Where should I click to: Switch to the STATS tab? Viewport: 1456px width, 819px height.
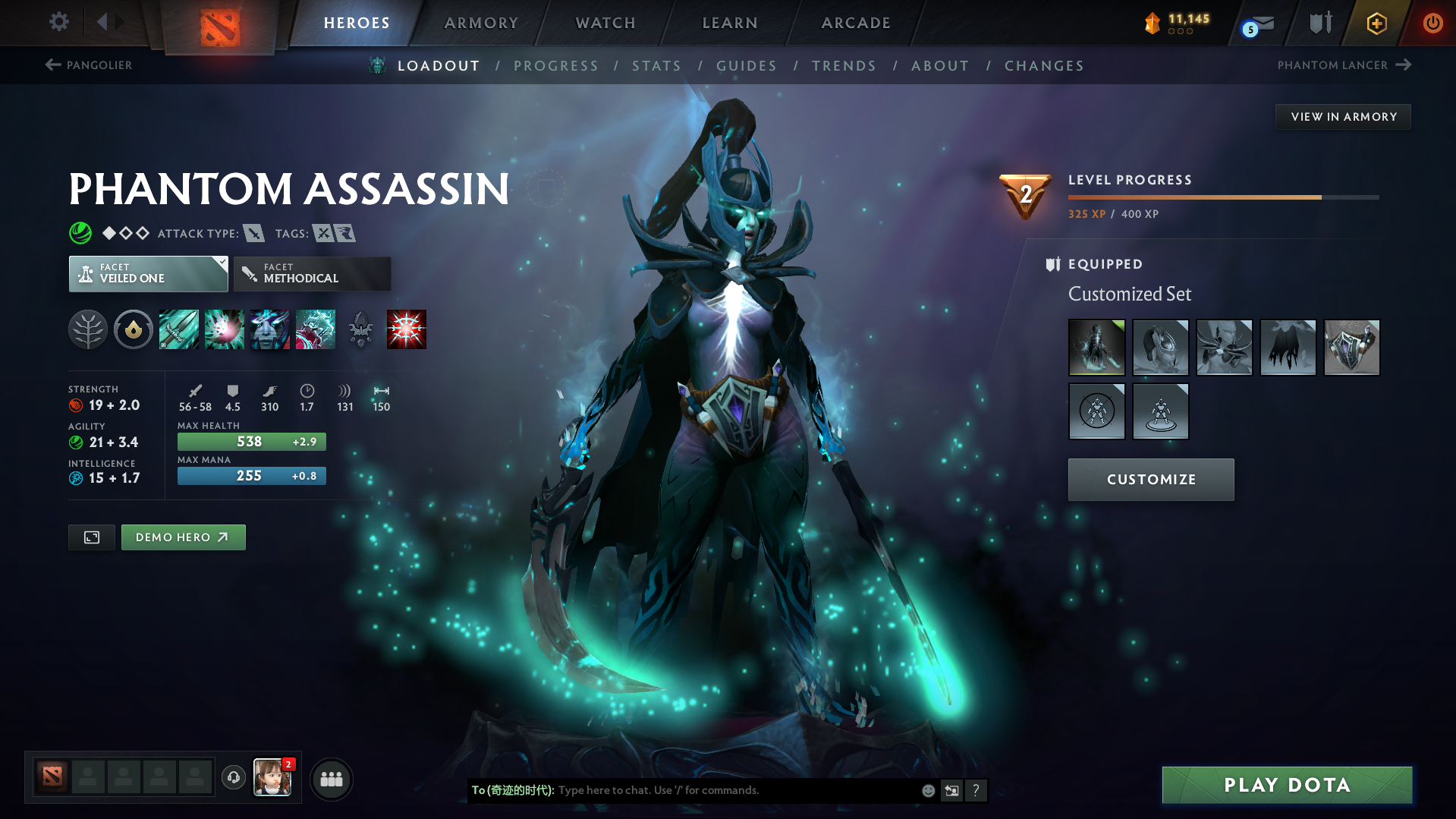(656, 66)
